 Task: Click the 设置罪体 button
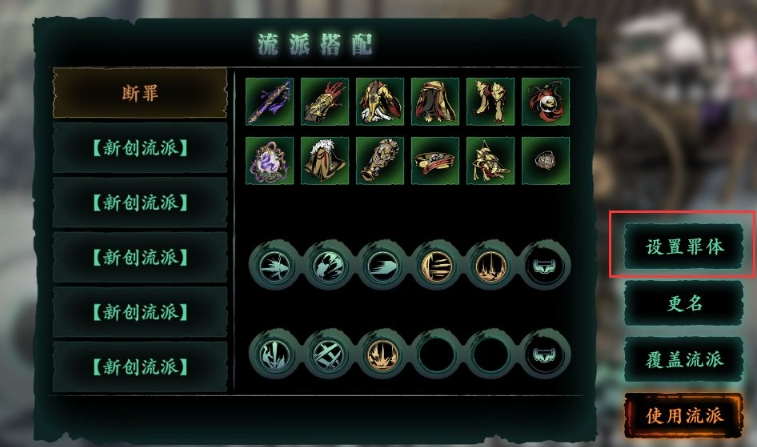[683, 245]
